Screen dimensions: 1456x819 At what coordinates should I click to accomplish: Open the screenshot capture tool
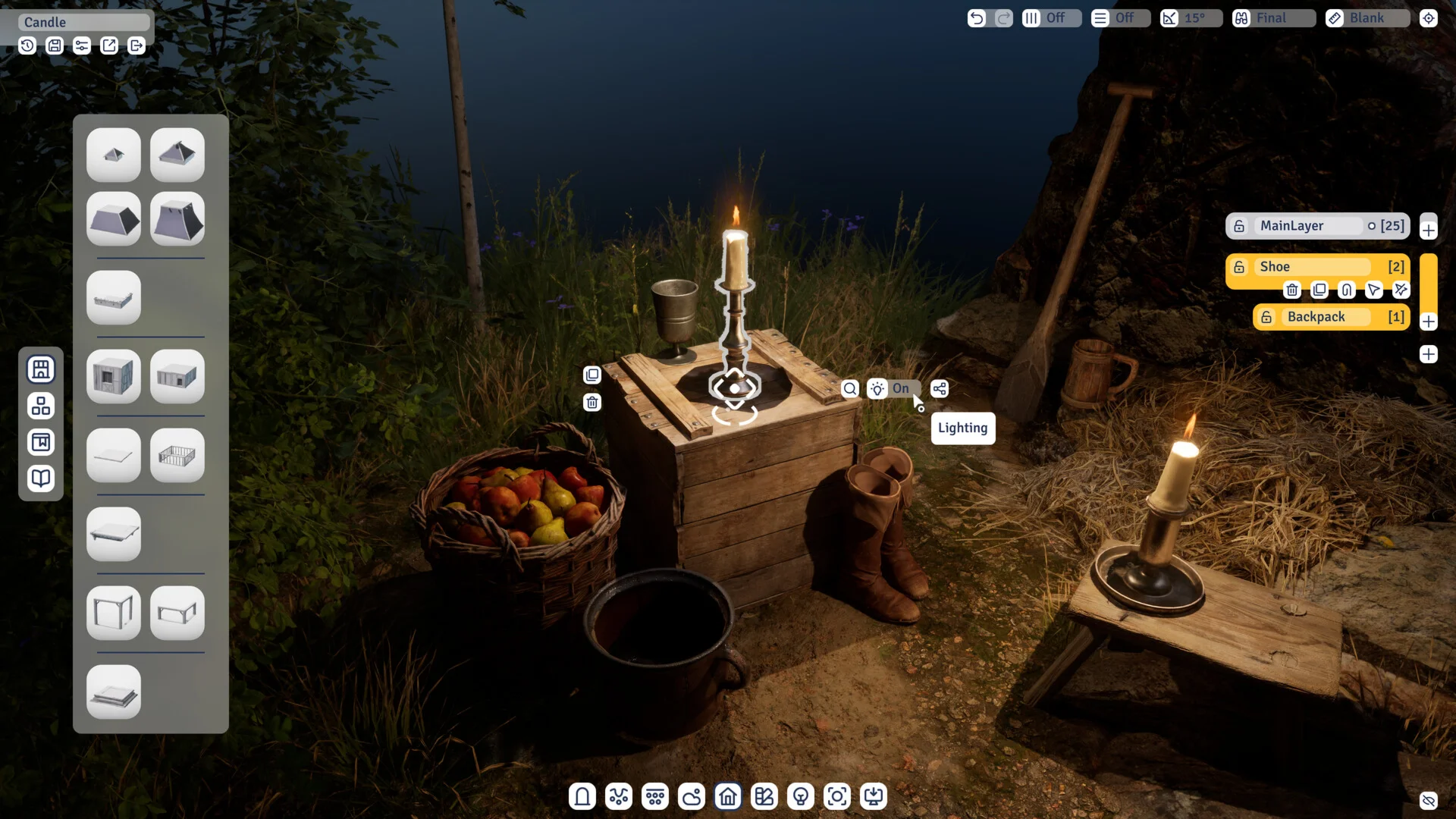tap(837, 797)
